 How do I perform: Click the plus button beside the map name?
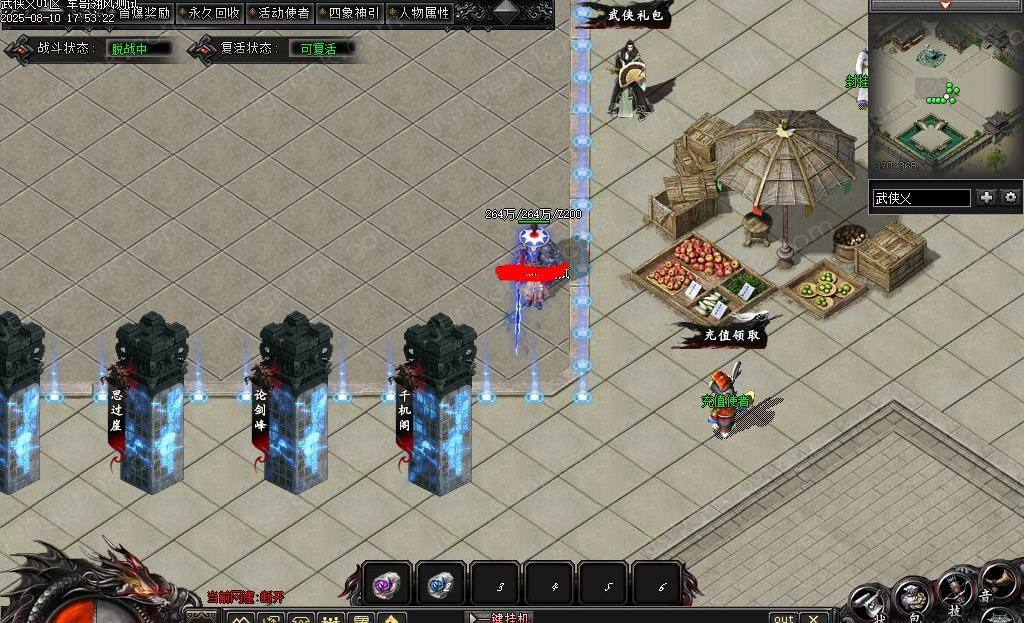[x=986, y=198]
